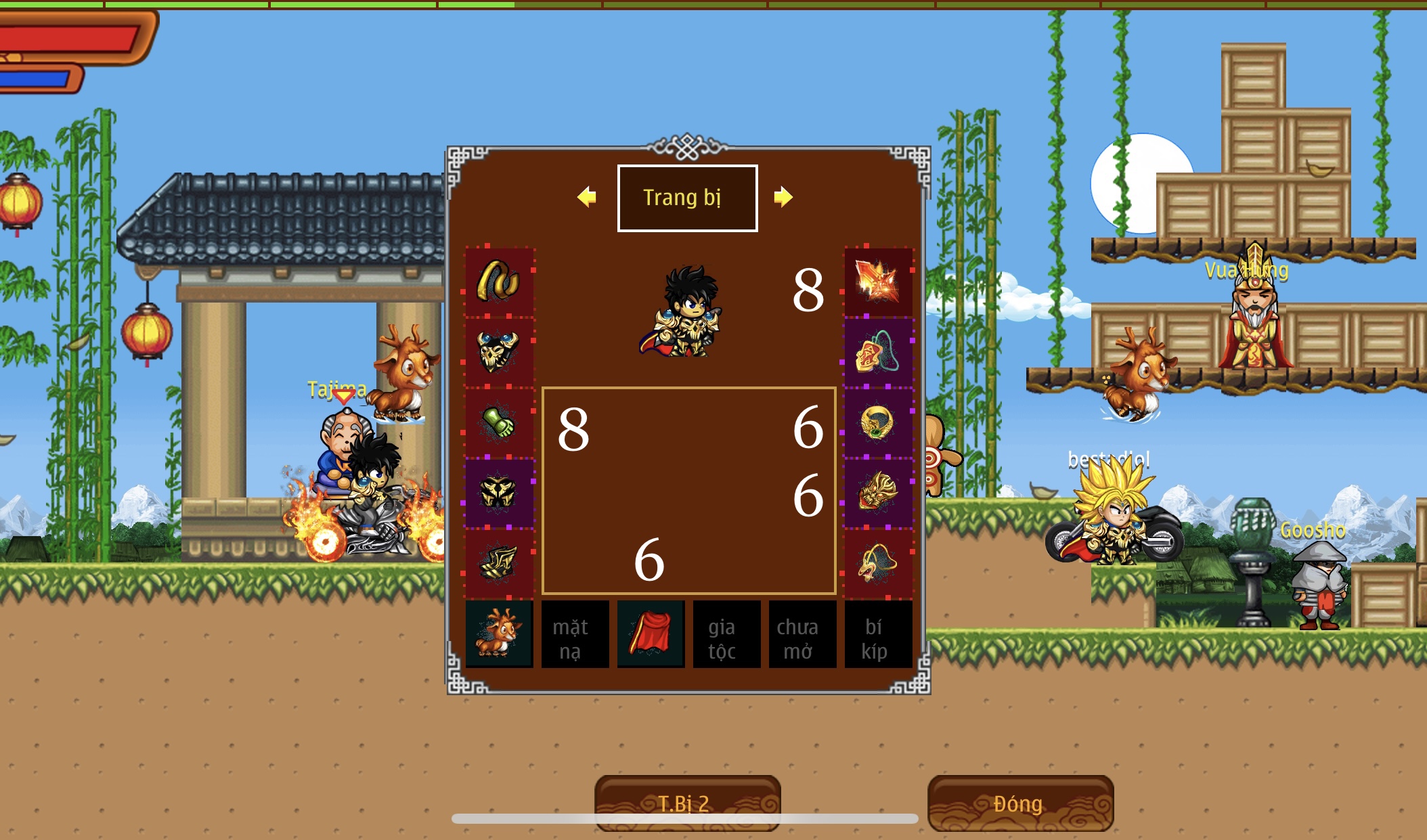1427x840 pixels.
Task: Open the deer pet slot
Action: 499,634
